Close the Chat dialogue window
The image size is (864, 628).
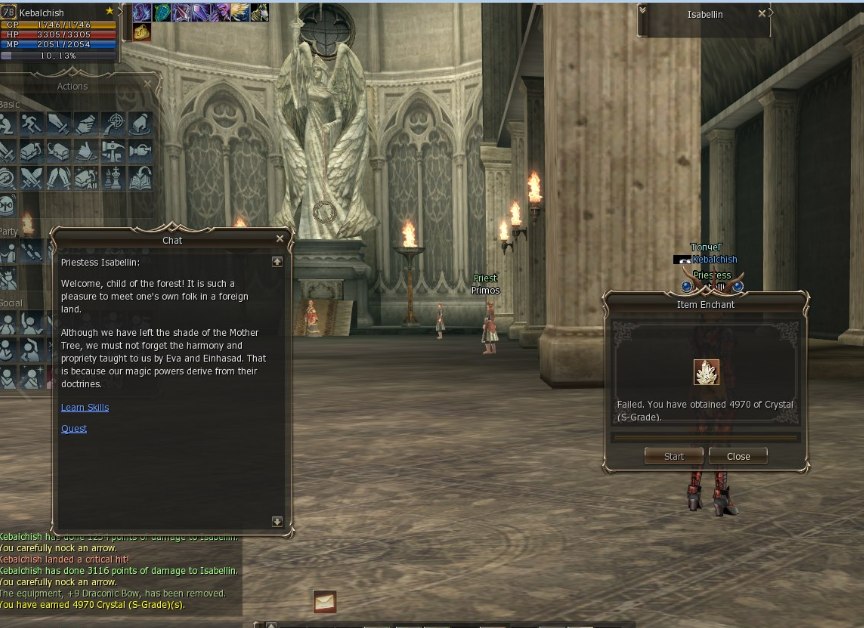280,239
